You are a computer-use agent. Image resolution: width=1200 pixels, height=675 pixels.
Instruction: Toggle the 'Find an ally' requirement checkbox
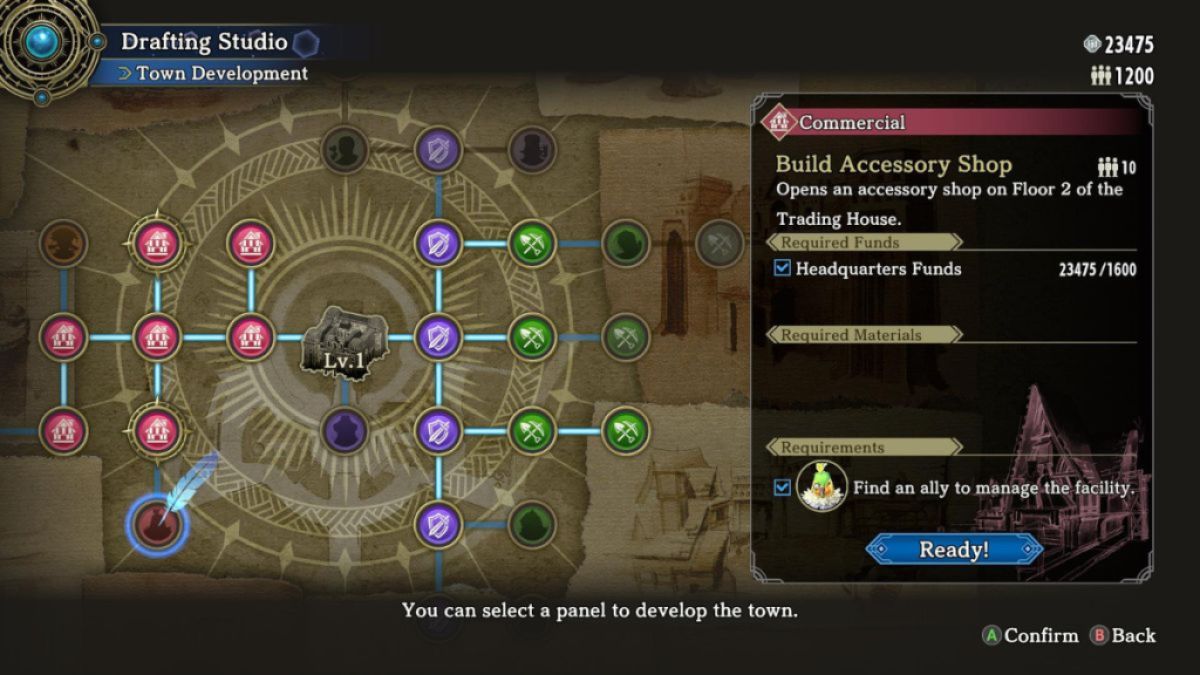click(783, 488)
